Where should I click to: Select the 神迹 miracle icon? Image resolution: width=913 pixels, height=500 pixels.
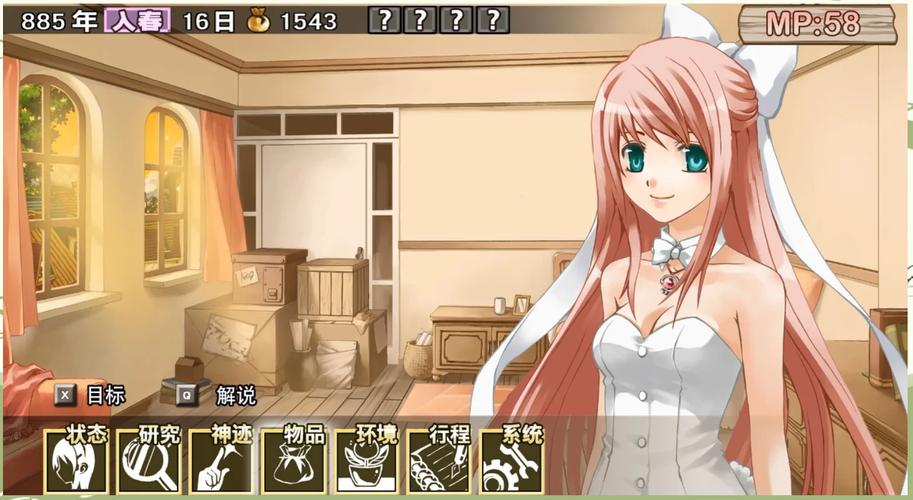[x=221, y=462]
